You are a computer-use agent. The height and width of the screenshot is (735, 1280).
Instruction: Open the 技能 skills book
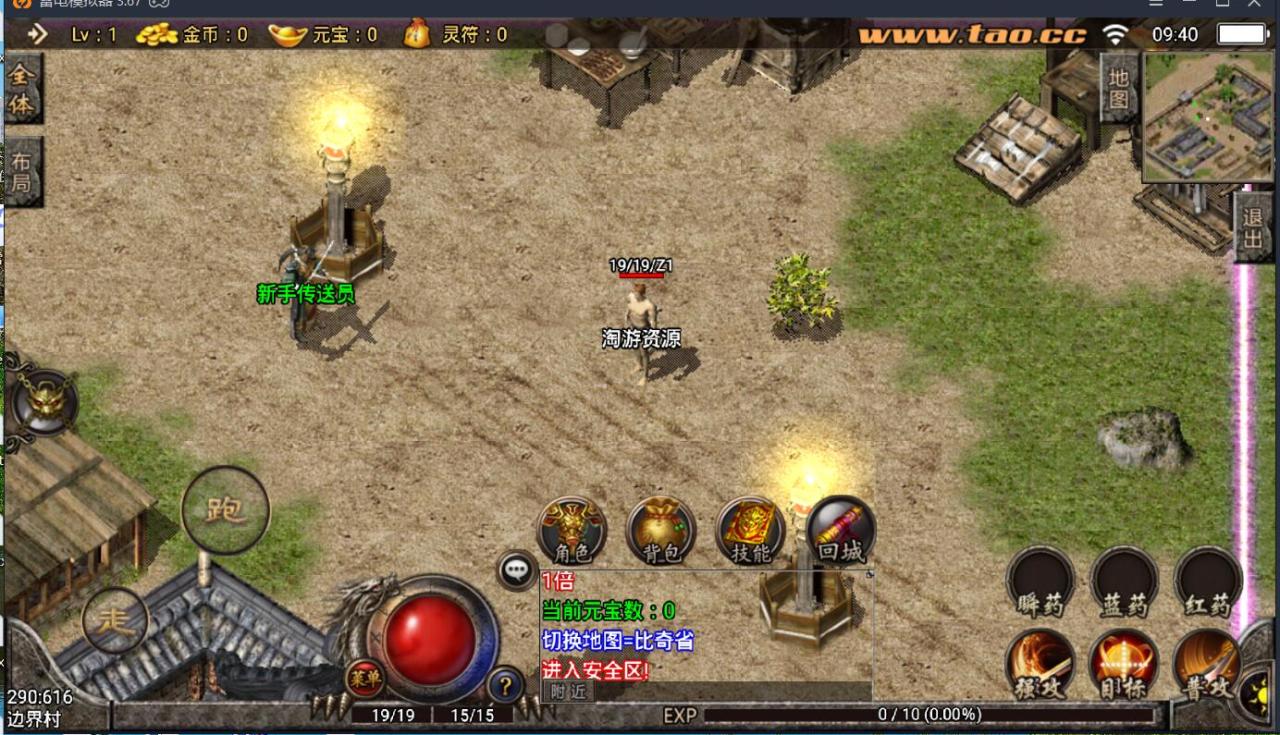pyautogui.click(x=750, y=530)
